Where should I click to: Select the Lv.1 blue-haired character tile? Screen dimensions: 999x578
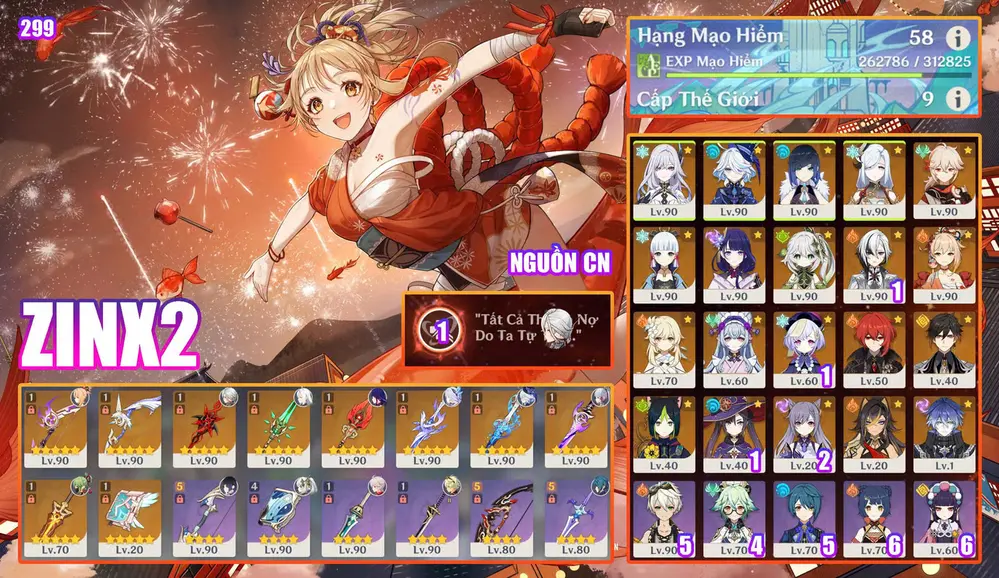click(x=941, y=435)
